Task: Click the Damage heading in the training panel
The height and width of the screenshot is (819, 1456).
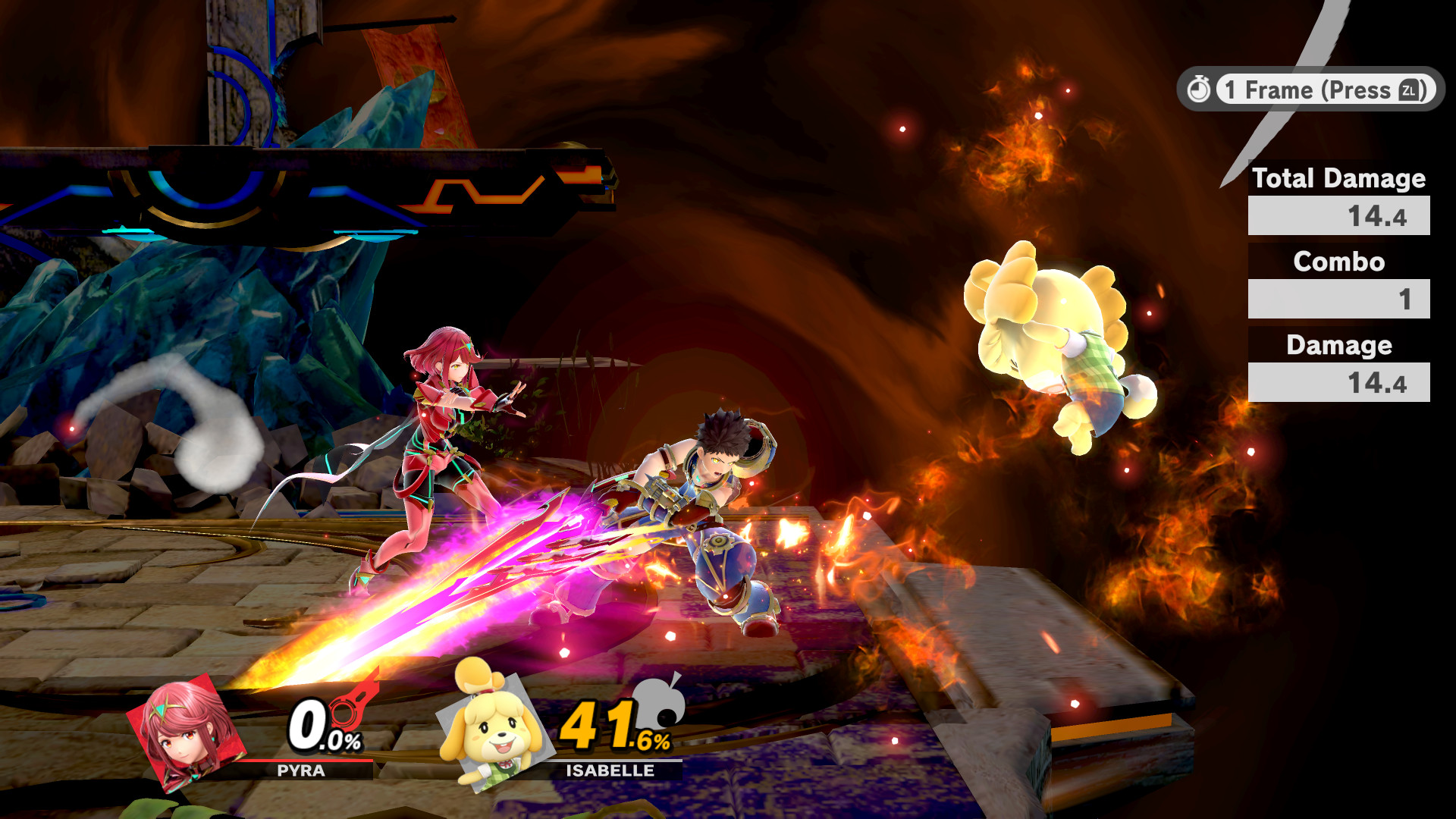Action: [1338, 347]
